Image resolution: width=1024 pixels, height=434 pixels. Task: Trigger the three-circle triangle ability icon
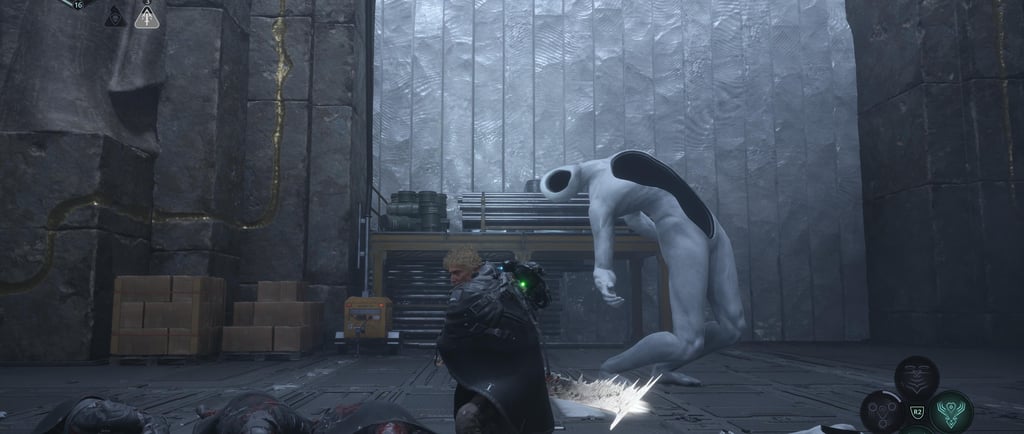coord(882,410)
